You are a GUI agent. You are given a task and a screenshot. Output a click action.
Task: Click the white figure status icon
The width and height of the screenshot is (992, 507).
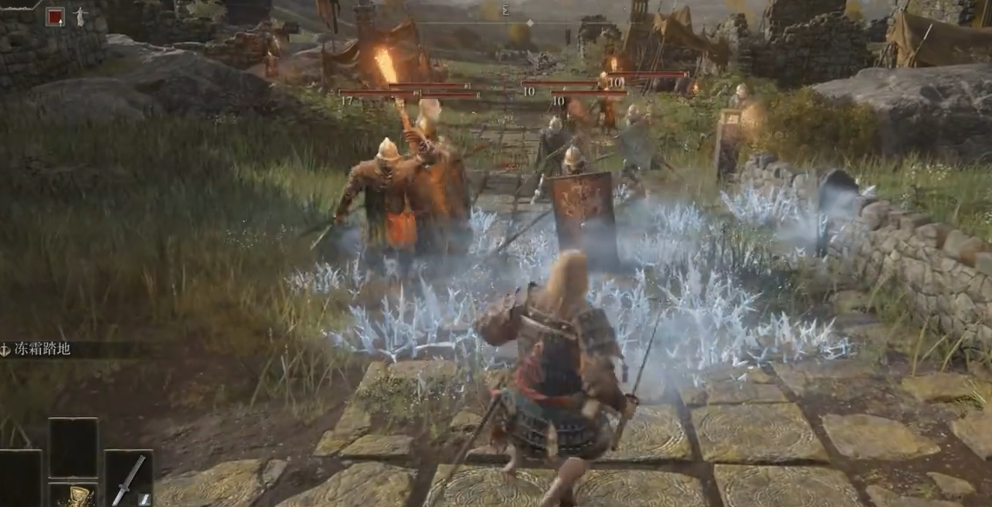(x=79, y=17)
